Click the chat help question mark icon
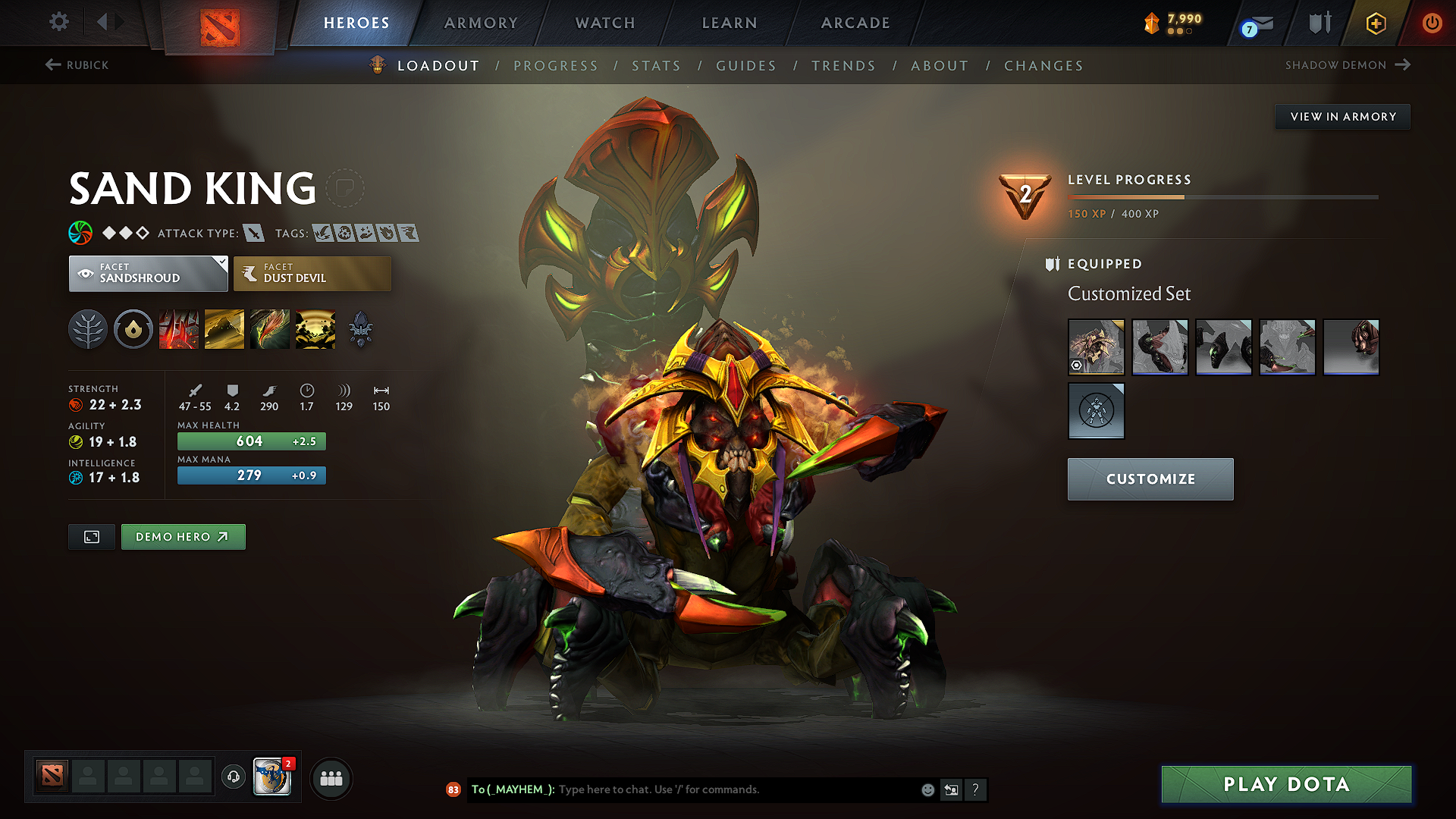Image resolution: width=1456 pixels, height=819 pixels. pos(976,789)
